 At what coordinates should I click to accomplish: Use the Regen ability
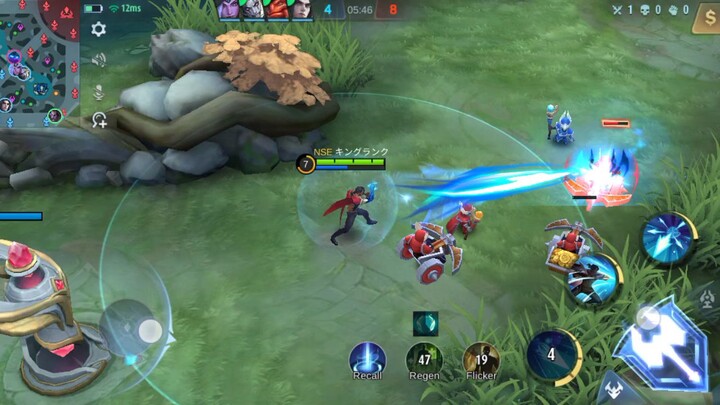pyautogui.click(x=424, y=359)
